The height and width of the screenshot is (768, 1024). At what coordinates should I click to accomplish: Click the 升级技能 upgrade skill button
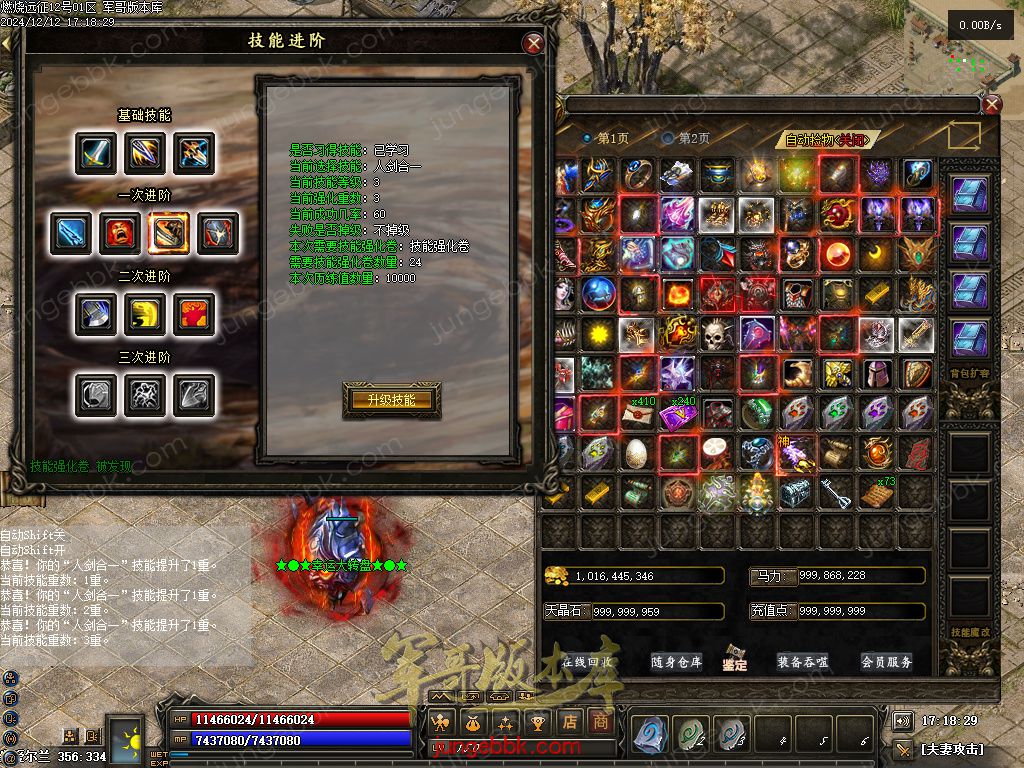coord(391,400)
